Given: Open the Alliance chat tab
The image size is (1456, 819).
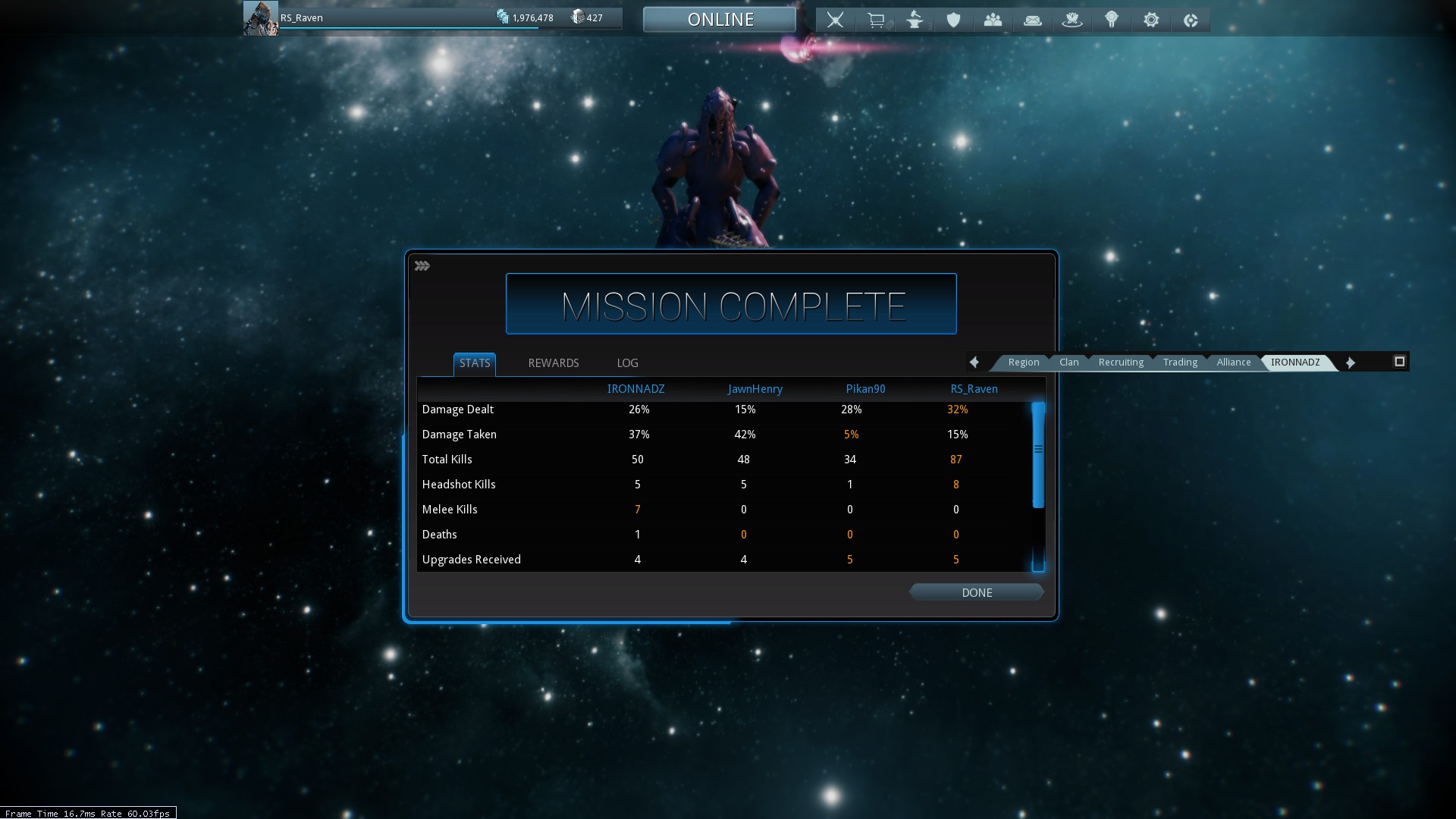Looking at the screenshot, I should click(x=1233, y=362).
